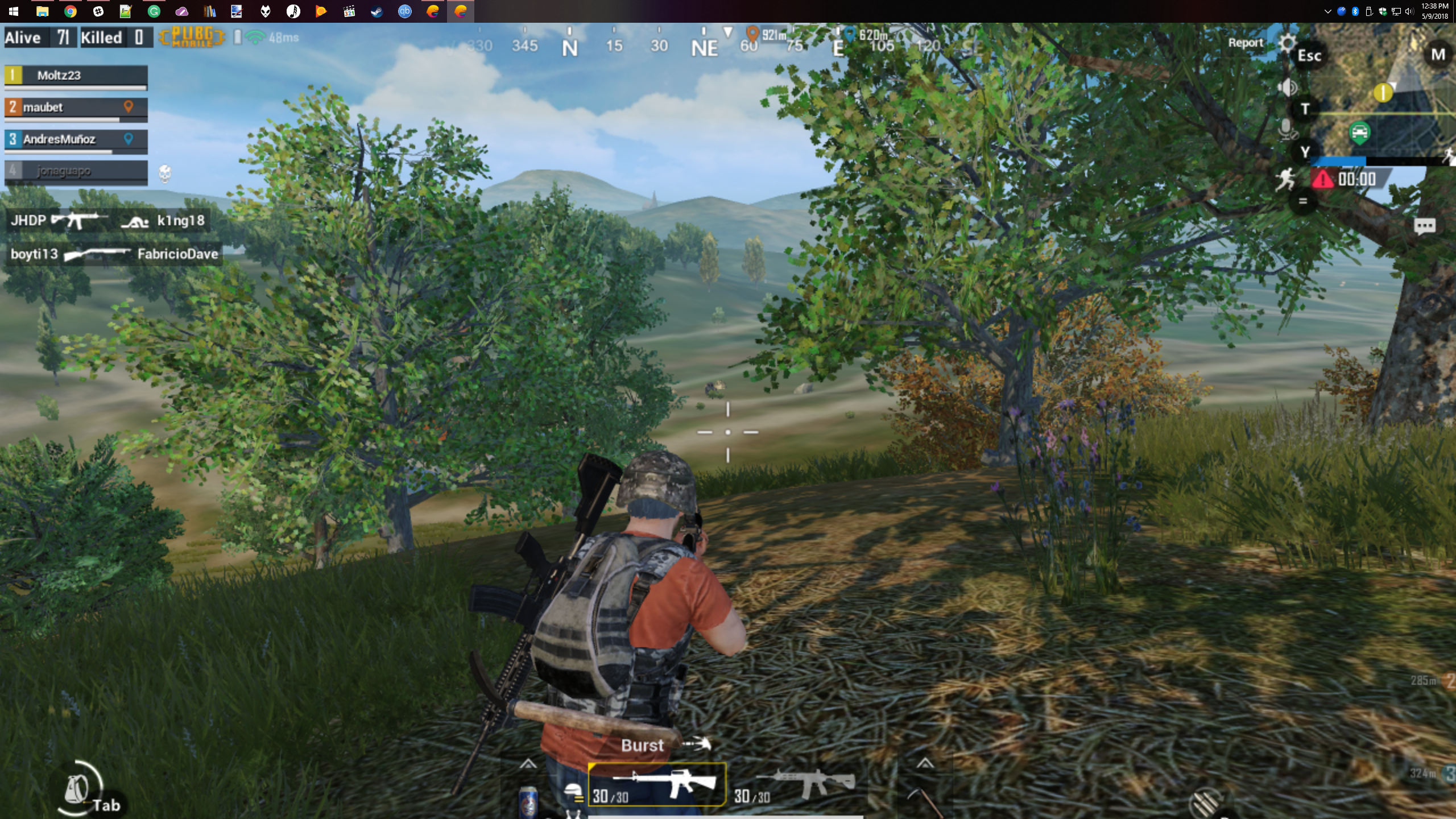The width and height of the screenshot is (1456, 819).
Task: Click teammate Moltz23's nameplate
Action: pos(74,76)
